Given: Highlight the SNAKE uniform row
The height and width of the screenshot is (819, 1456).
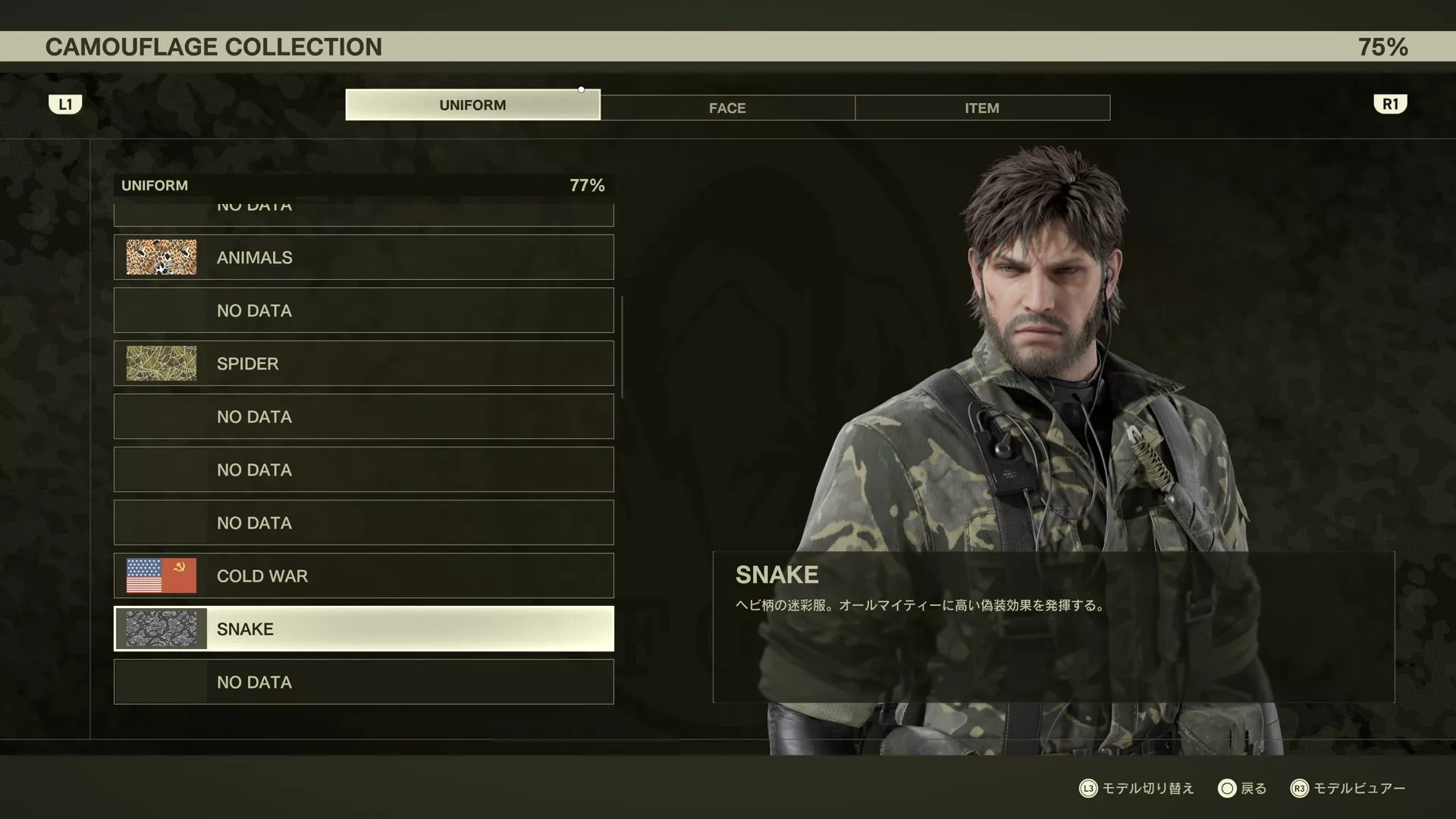Looking at the screenshot, I should 364,629.
